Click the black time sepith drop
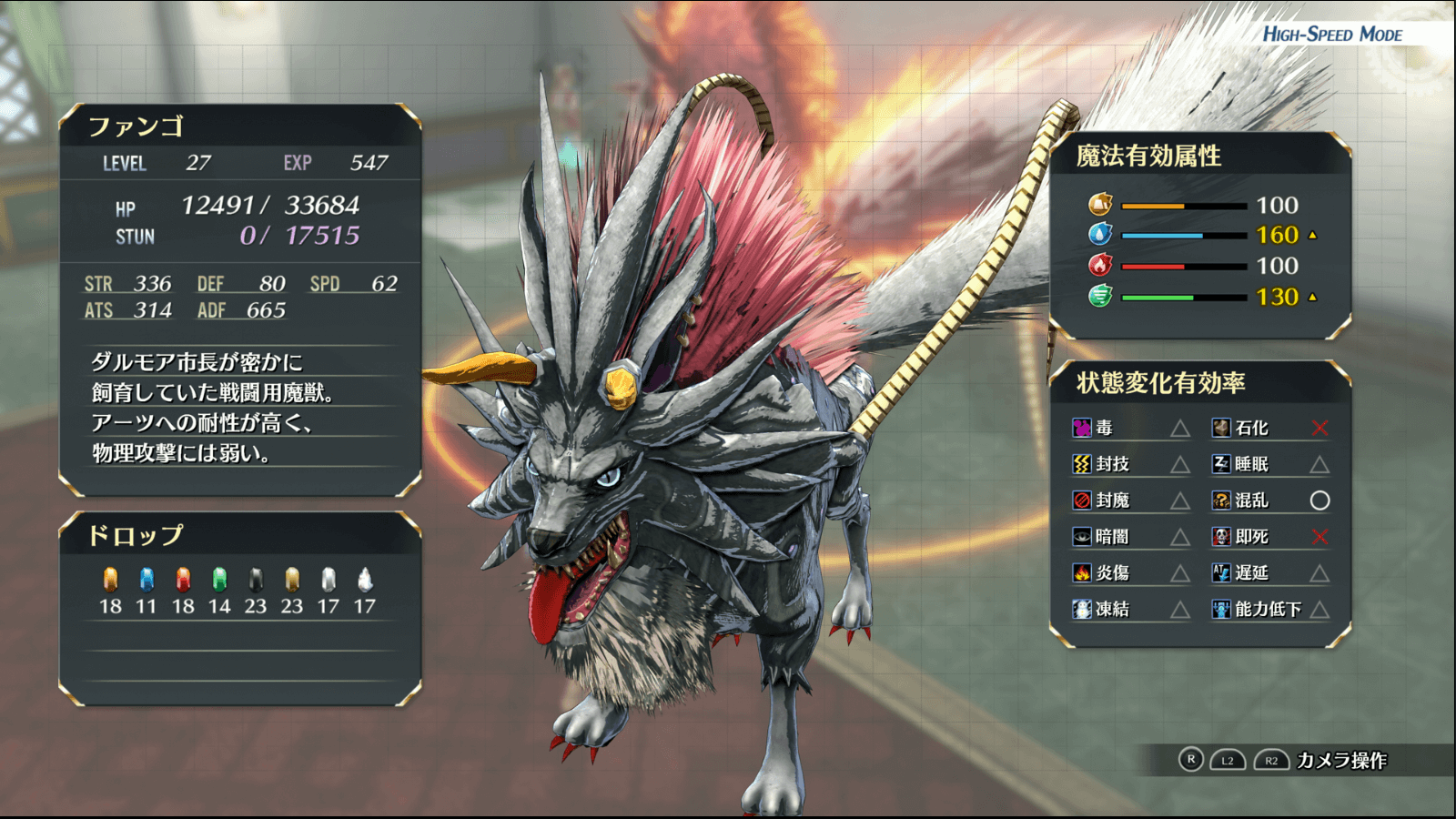Image resolution: width=1456 pixels, height=819 pixels. click(256, 580)
